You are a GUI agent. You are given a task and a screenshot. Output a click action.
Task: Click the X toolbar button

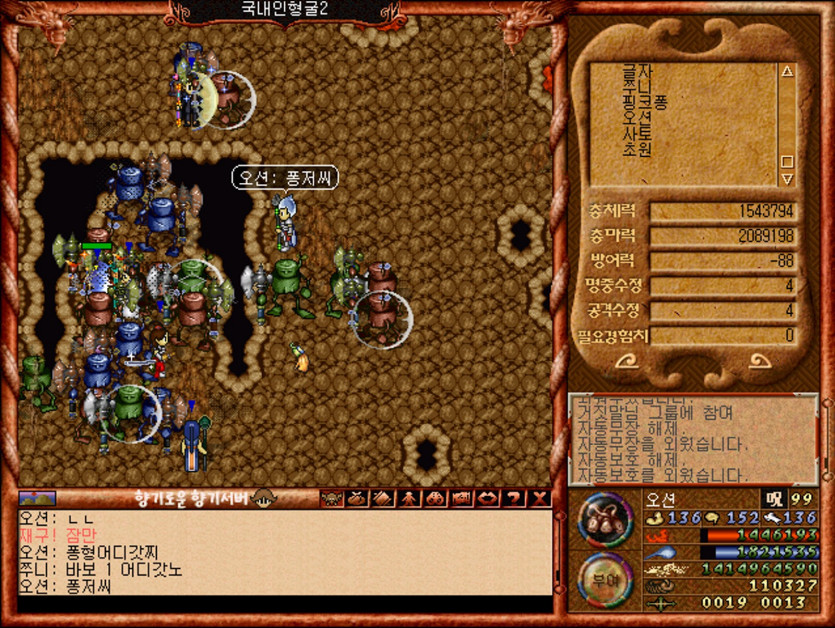pos(540,499)
